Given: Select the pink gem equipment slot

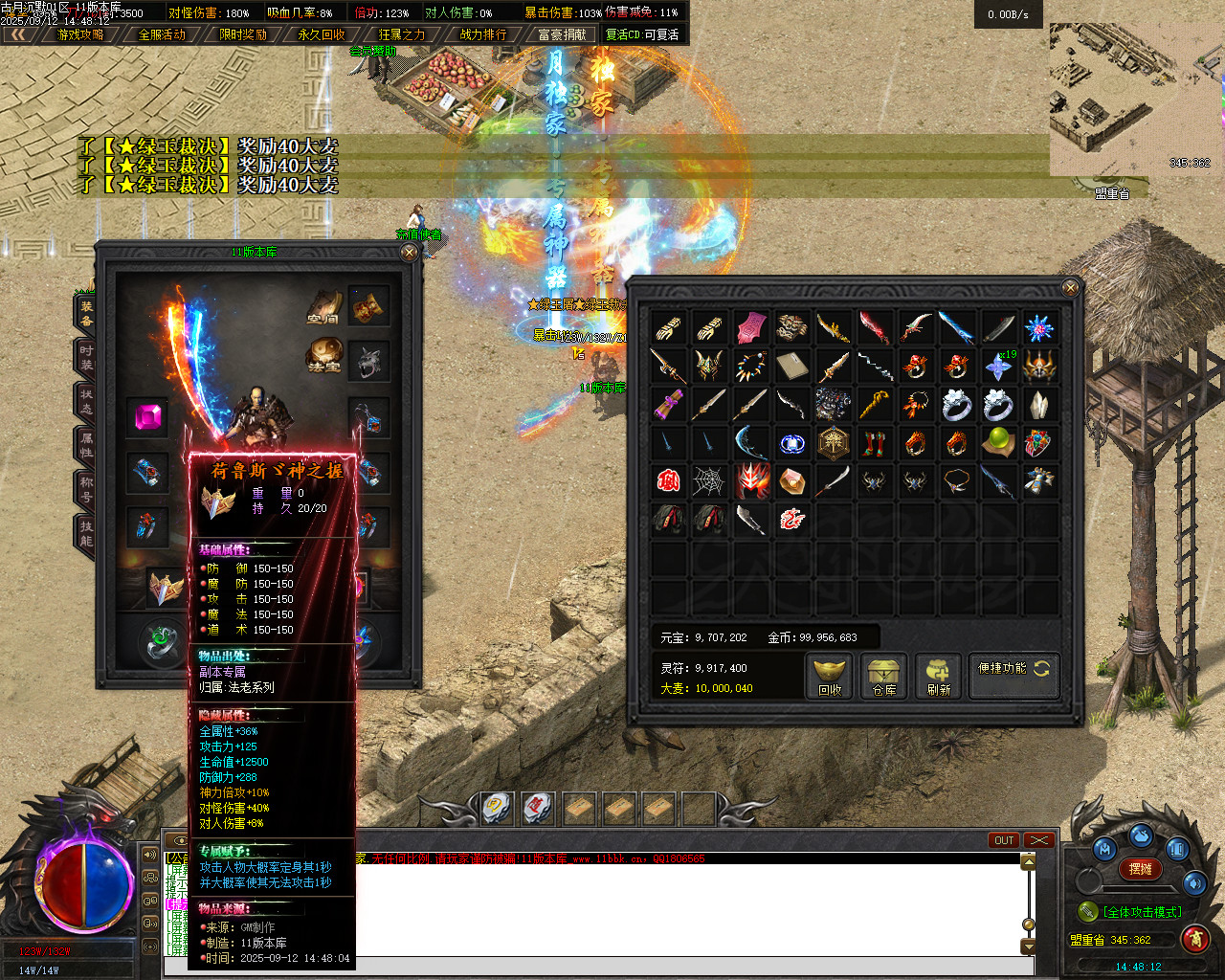Looking at the screenshot, I should click(147, 417).
